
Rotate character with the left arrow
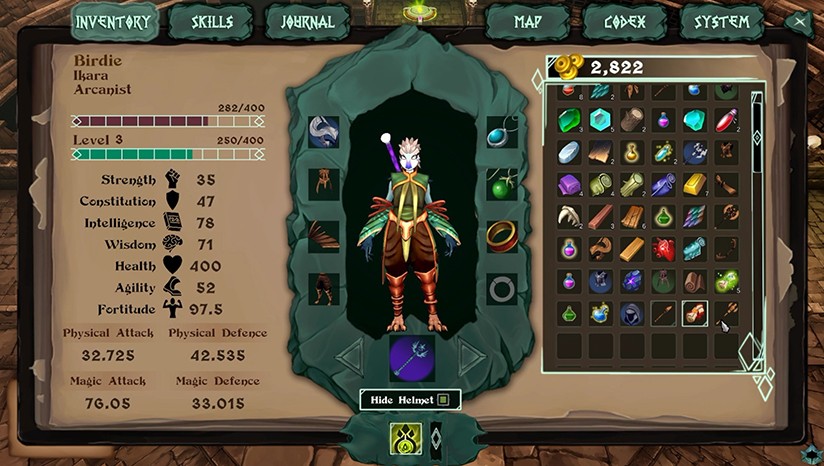pos(350,356)
